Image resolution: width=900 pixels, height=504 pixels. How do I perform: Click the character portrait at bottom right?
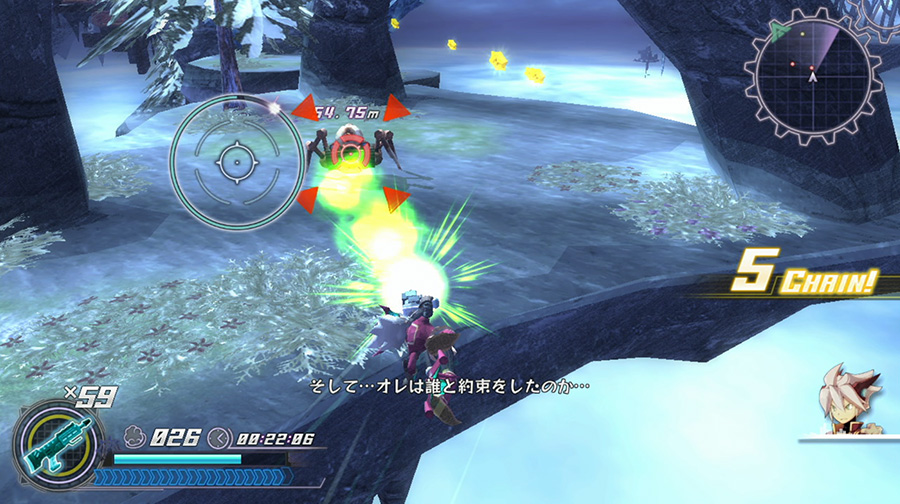(x=848, y=402)
